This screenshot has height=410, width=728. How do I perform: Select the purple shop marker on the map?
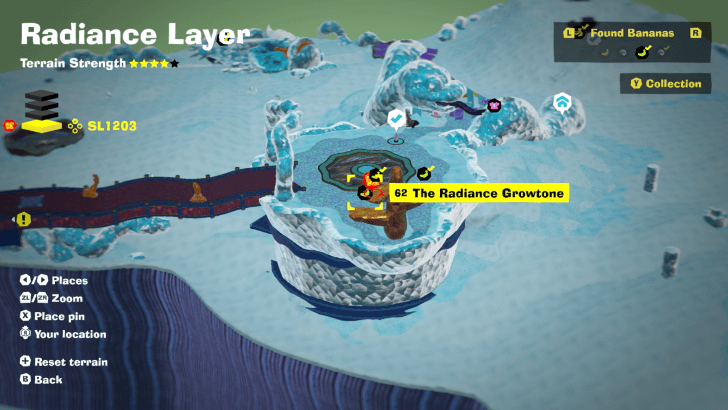pos(493,105)
